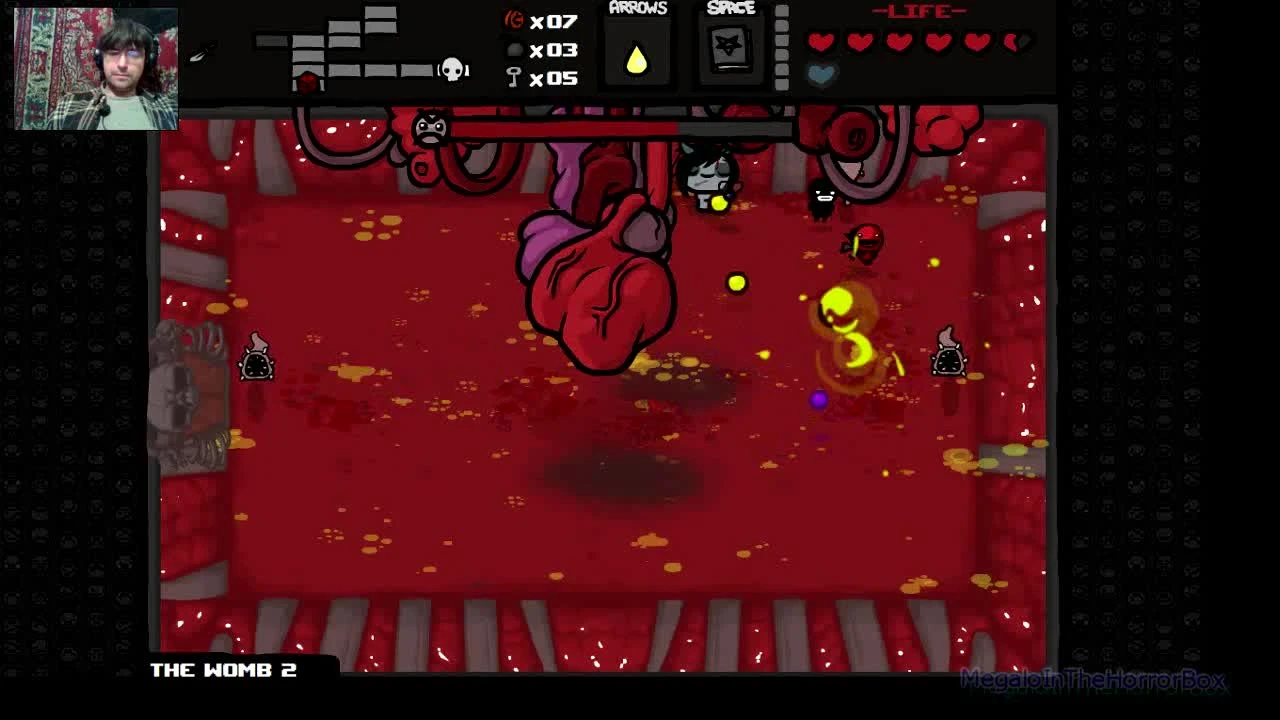Click the knife icon beside the minimap

pos(197,54)
